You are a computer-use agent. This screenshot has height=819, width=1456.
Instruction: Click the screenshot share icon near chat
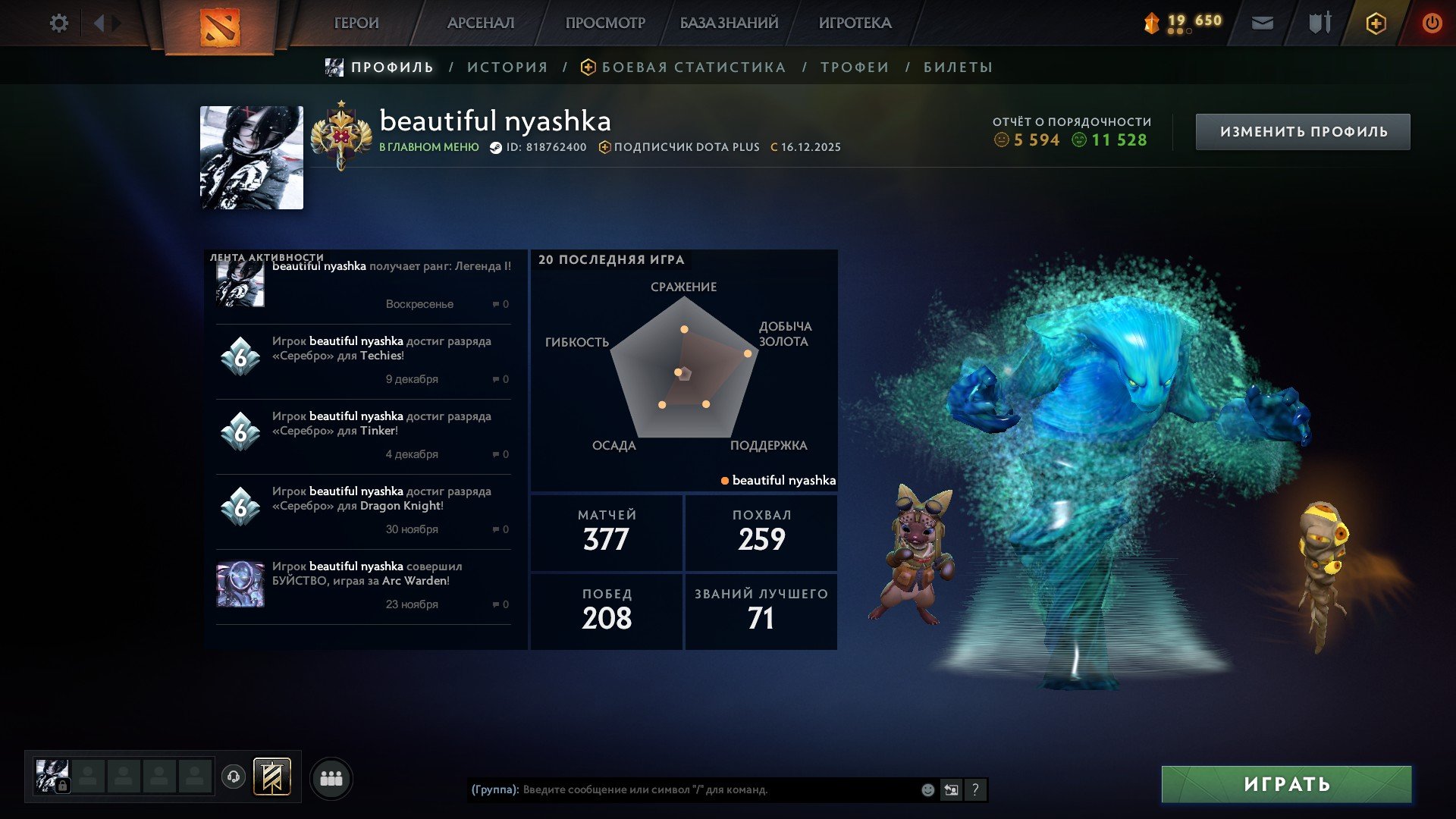click(x=951, y=790)
